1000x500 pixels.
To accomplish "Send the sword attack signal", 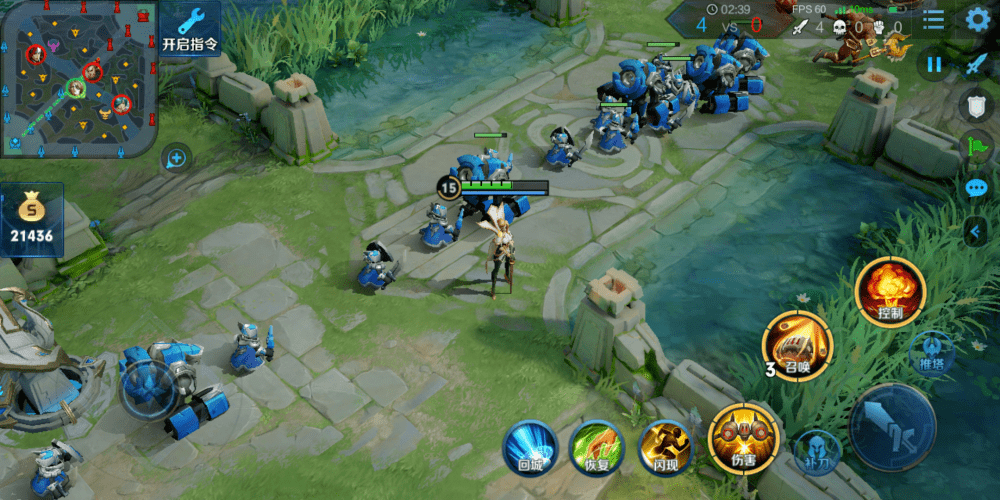I will 976,64.
